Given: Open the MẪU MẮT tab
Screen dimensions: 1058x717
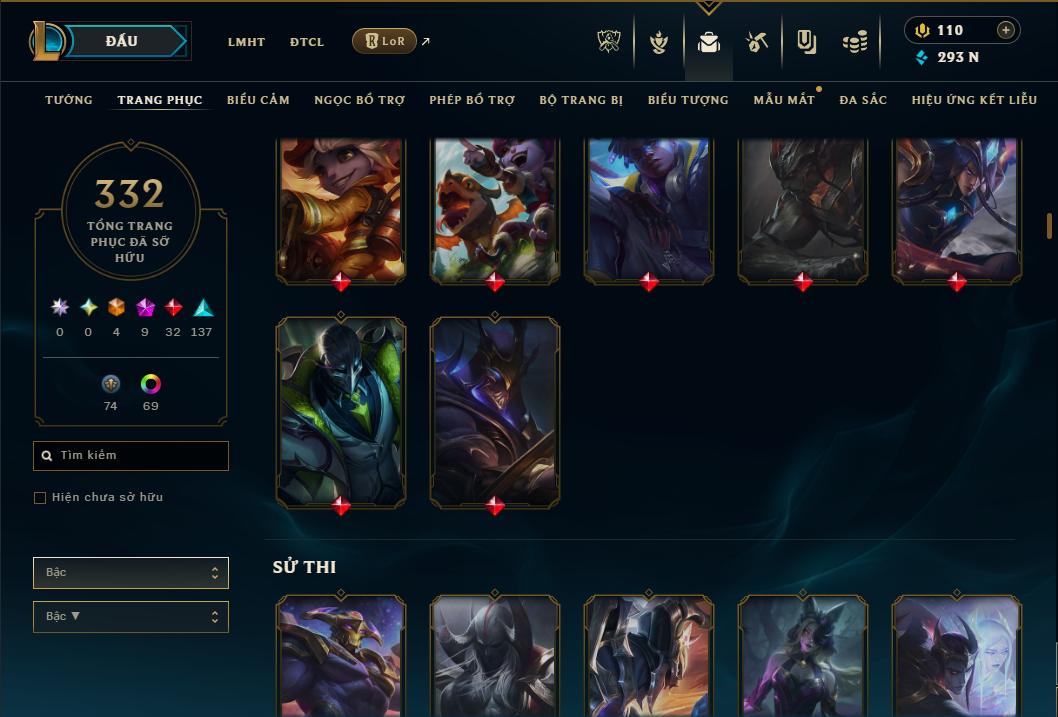Looking at the screenshot, I should pos(783,100).
